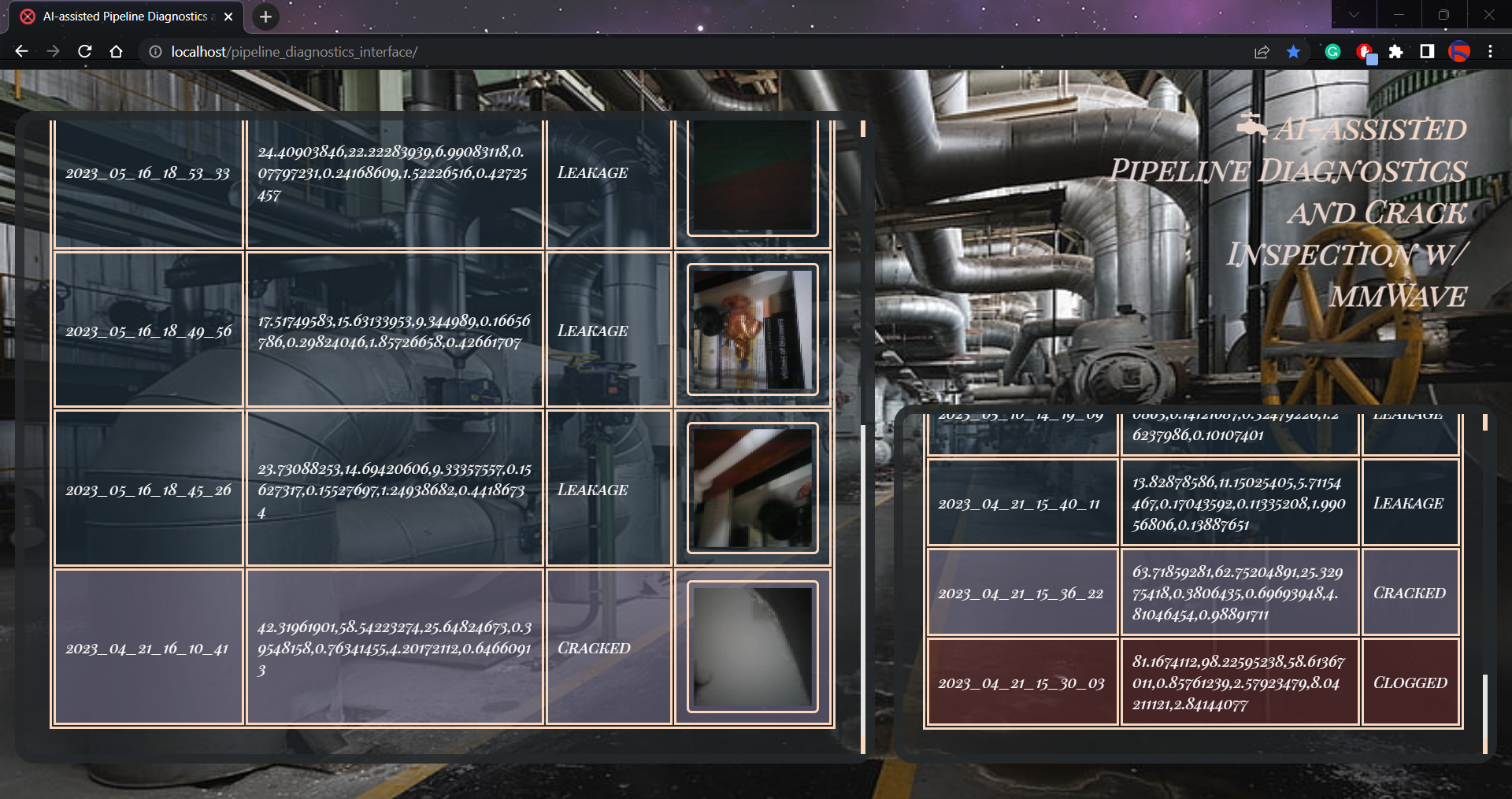Image resolution: width=1512 pixels, height=799 pixels.
Task: Expand the pipe icon next to the page title
Action: [1252, 126]
